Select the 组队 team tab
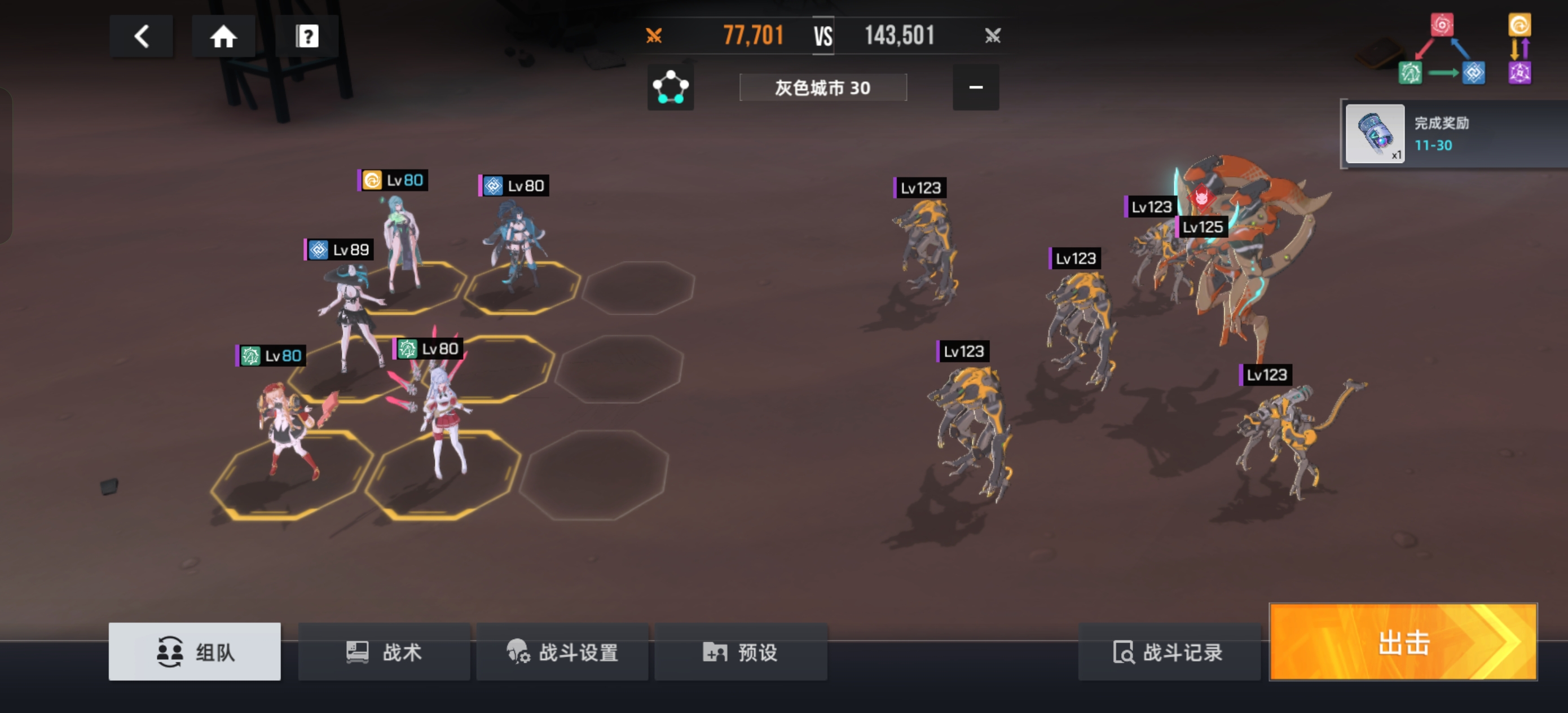The width and height of the screenshot is (1568, 713). (x=195, y=652)
